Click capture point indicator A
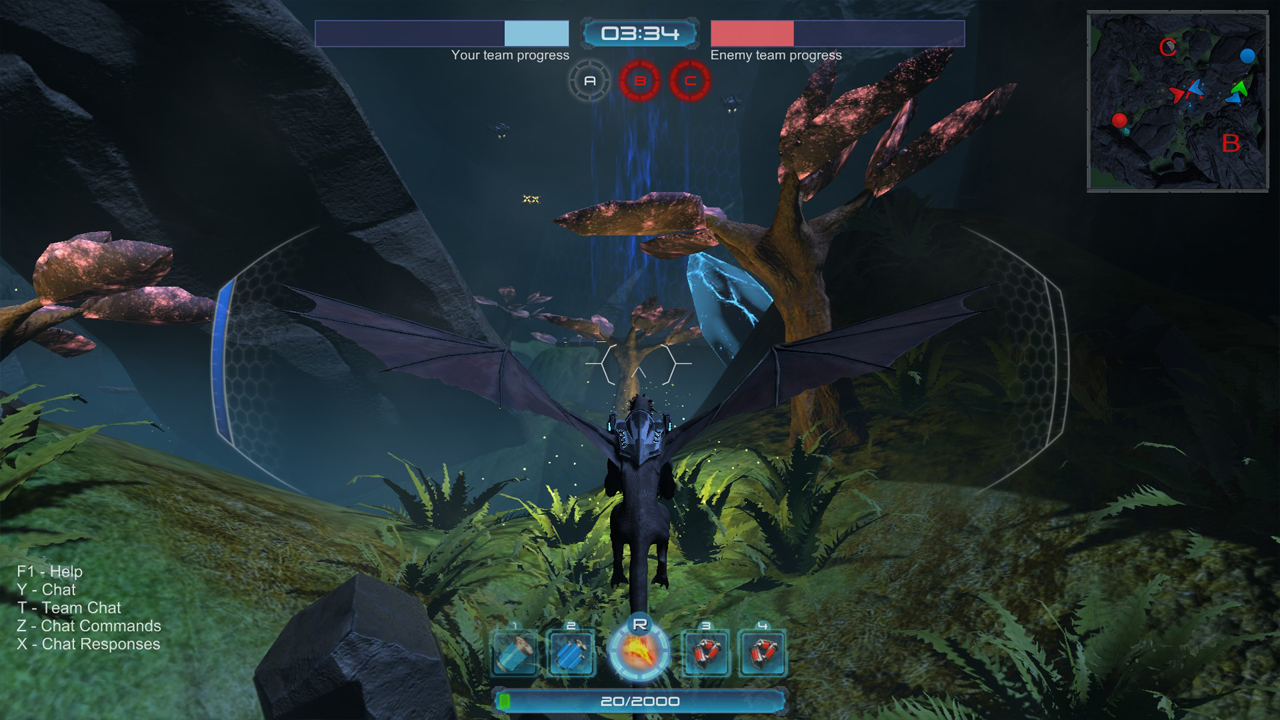Screen dimensions: 1280x720 589,79
